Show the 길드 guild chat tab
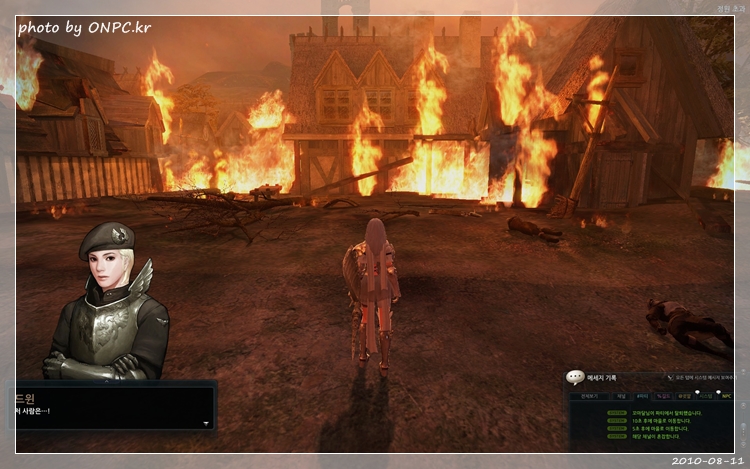This screenshot has height=469, width=750. [x=665, y=396]
